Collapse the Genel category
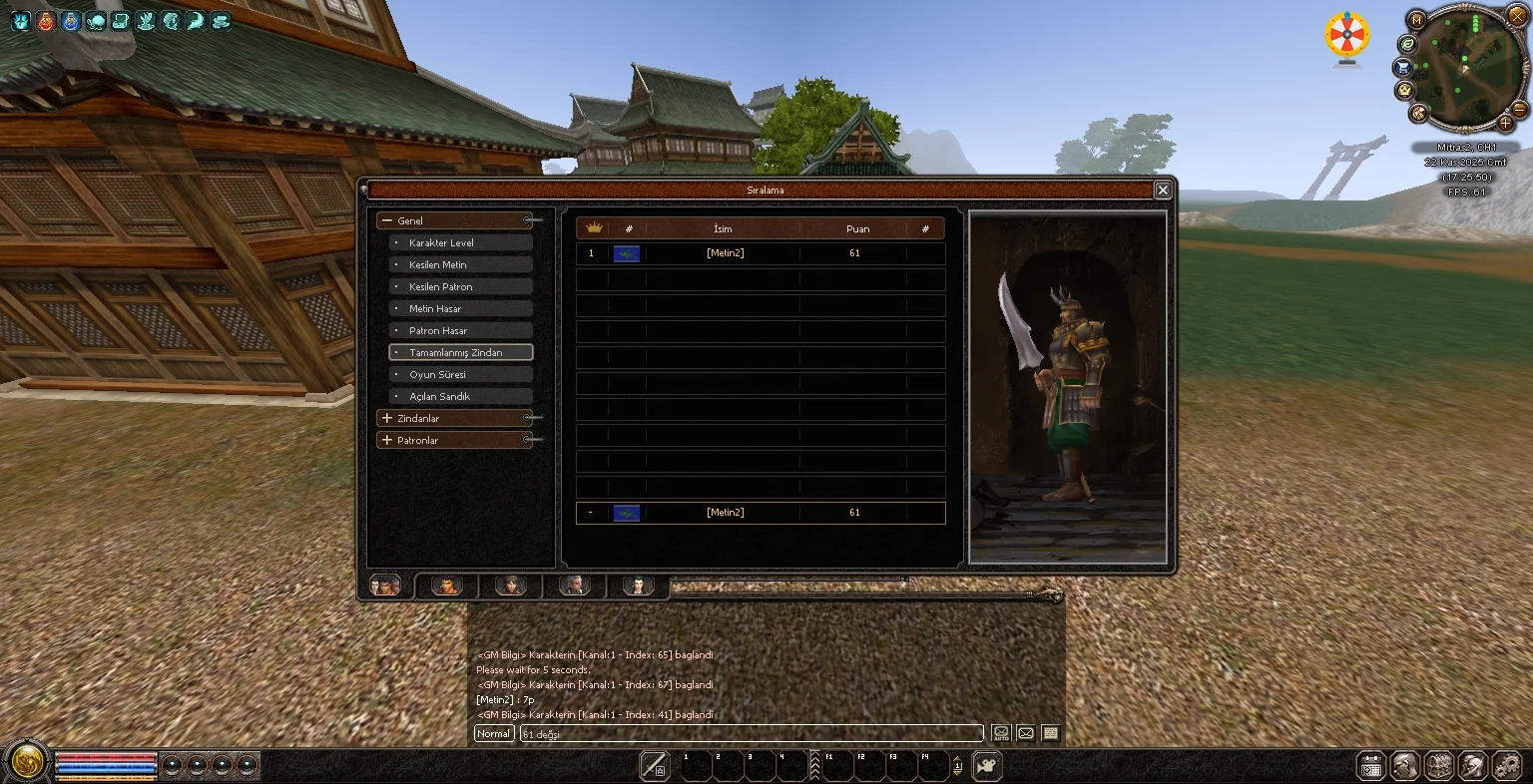This screenshot has height=784, width=1533. (454, 220)
